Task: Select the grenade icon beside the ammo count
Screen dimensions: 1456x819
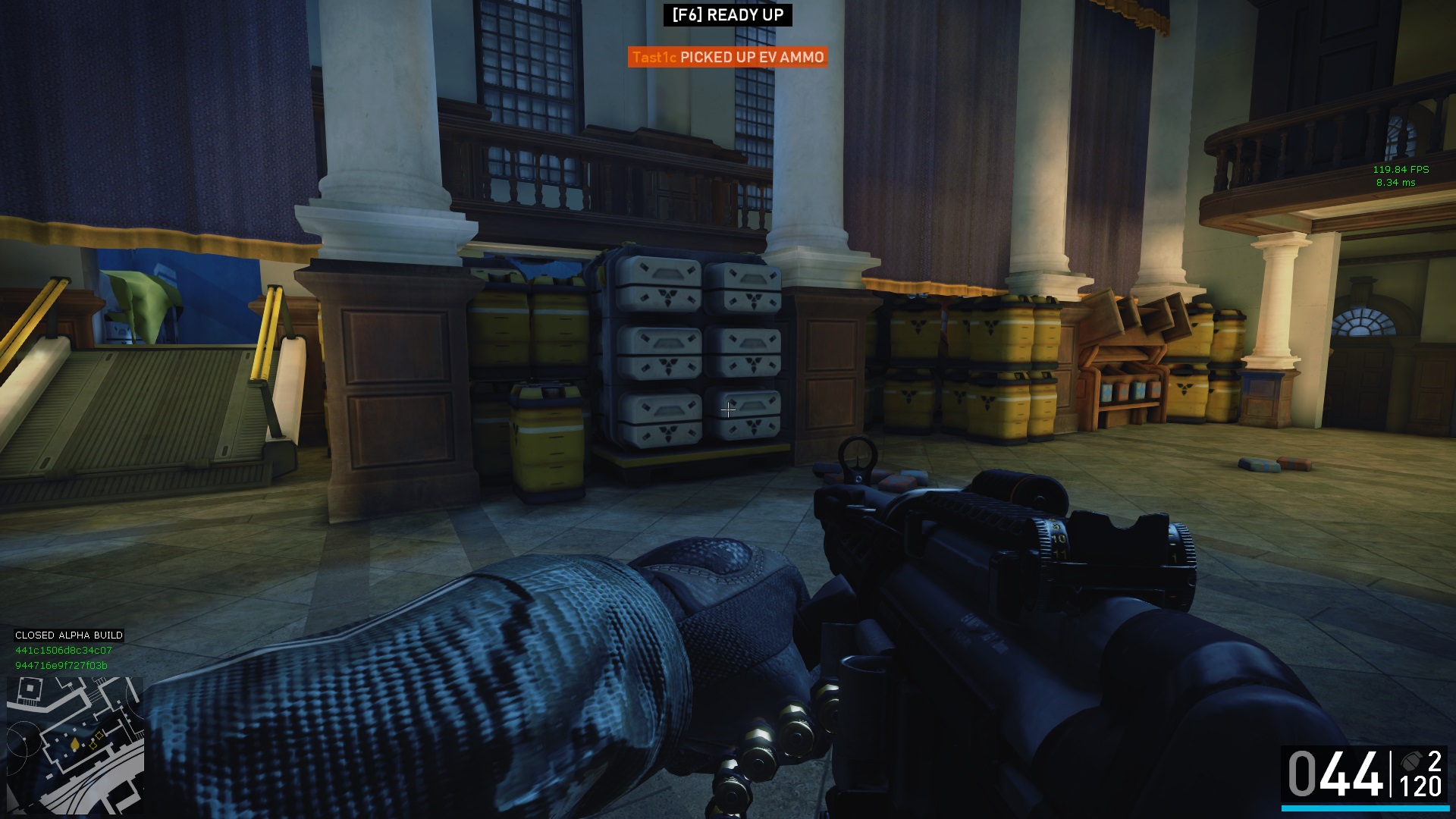Action: (1412, 761)
